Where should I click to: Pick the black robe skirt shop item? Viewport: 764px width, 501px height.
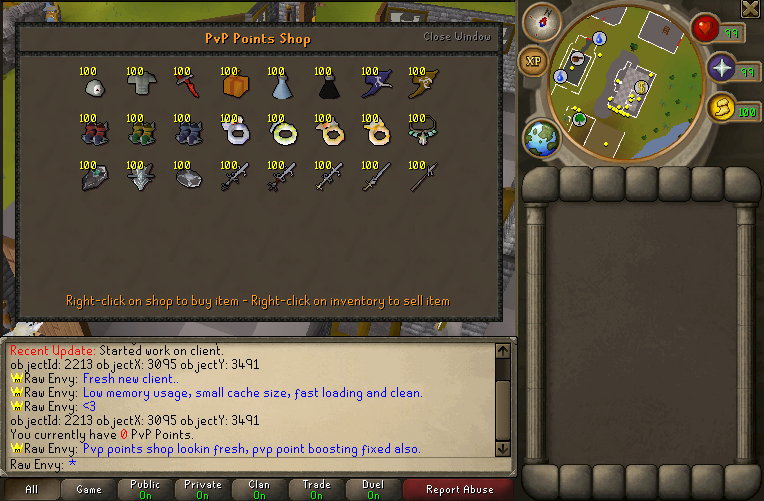326,88
